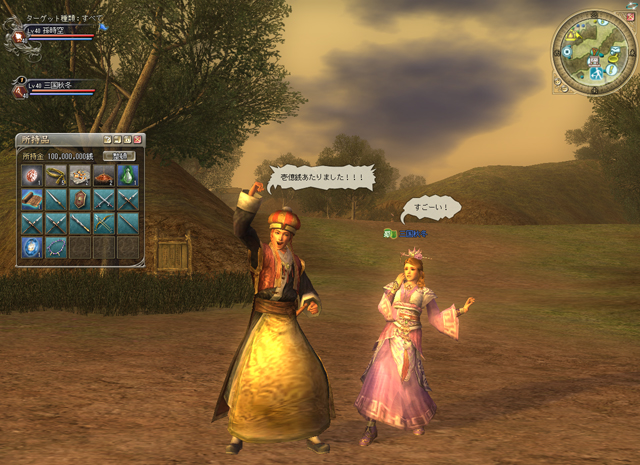
Task: Select the 三国秋冬 party member frame
Action: [x=20, y=90]
